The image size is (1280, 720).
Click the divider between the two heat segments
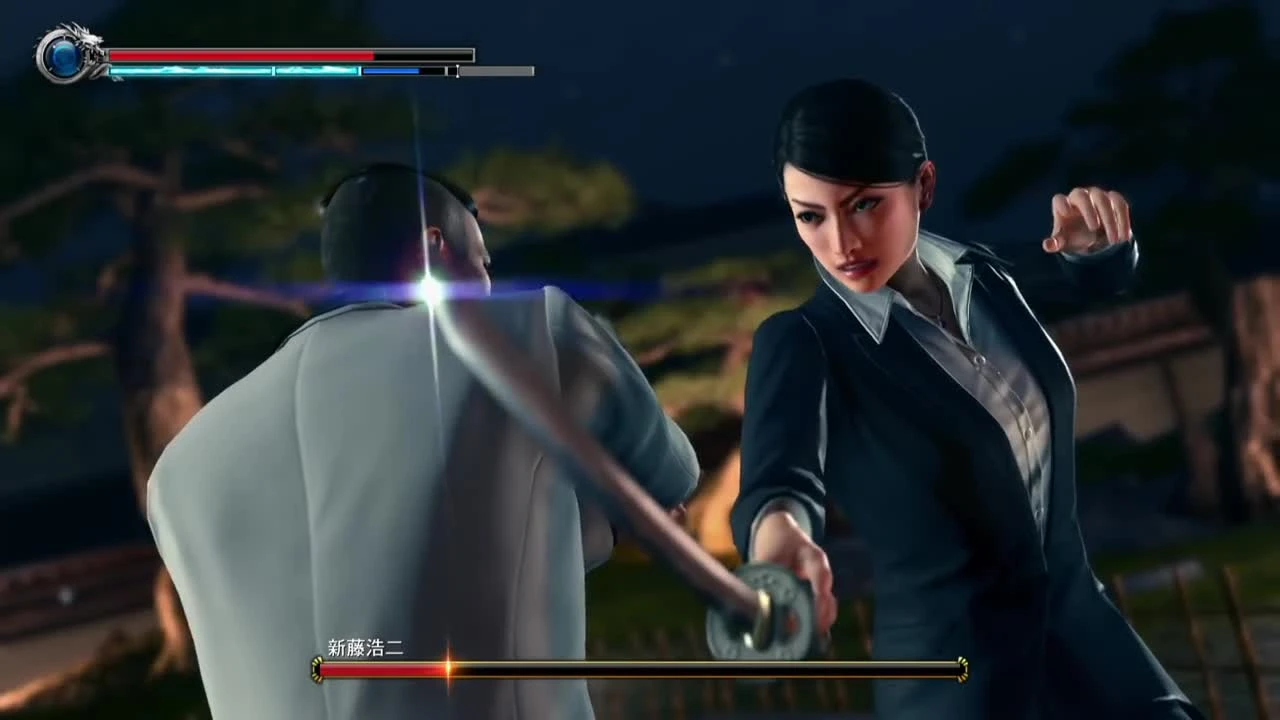pos(274,71)
